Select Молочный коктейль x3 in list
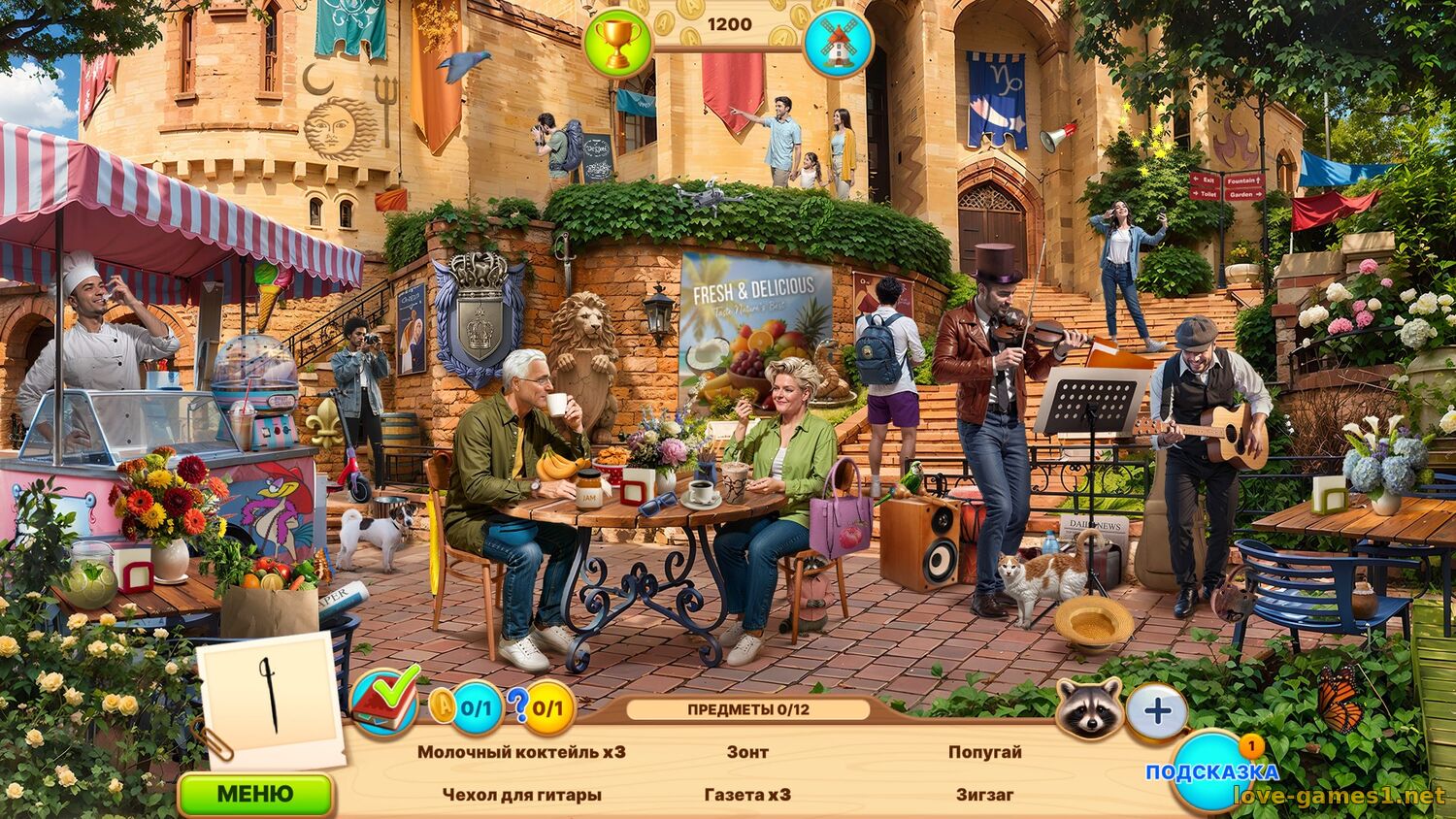The image size is (1456, 819). tap(521, 752)
